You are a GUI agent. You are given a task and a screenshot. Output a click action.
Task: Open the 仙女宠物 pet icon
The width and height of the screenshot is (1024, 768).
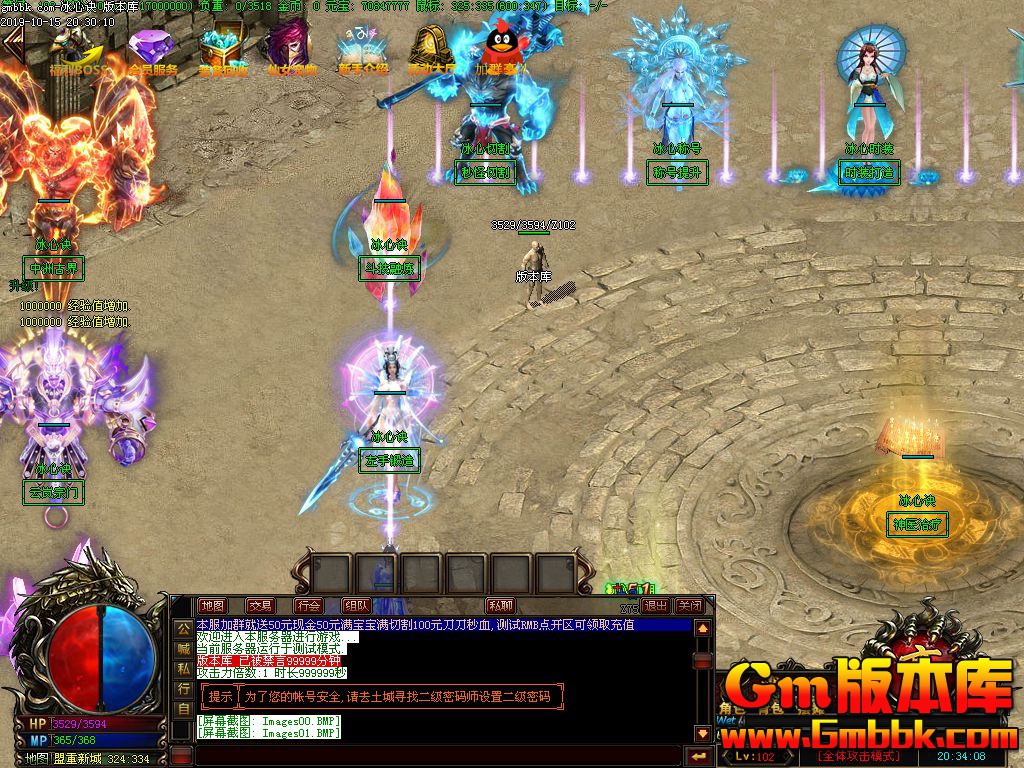291,50
